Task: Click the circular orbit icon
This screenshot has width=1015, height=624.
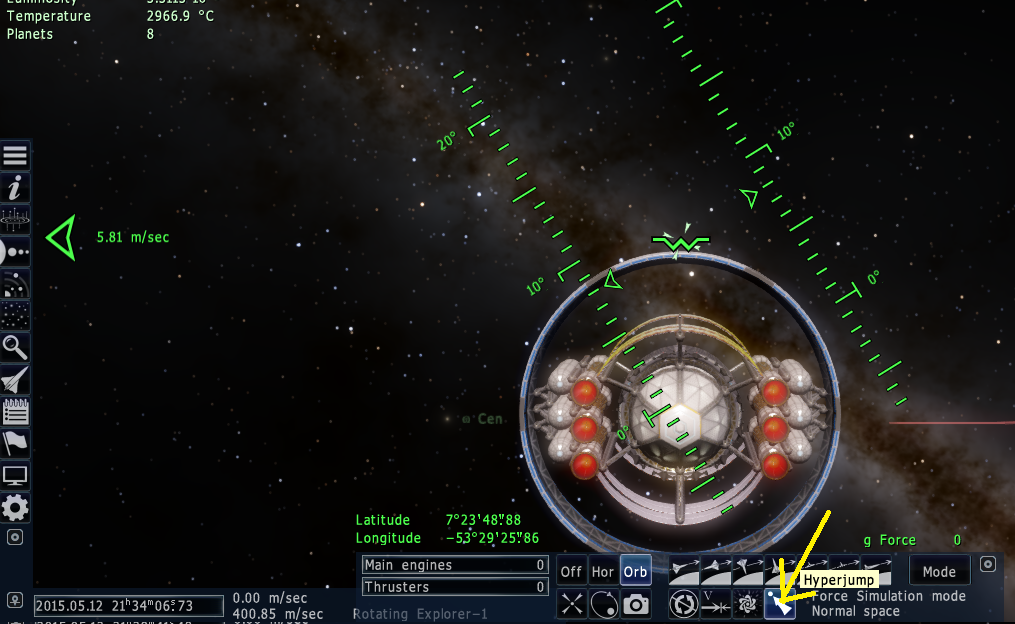Action: coord(603,604)
